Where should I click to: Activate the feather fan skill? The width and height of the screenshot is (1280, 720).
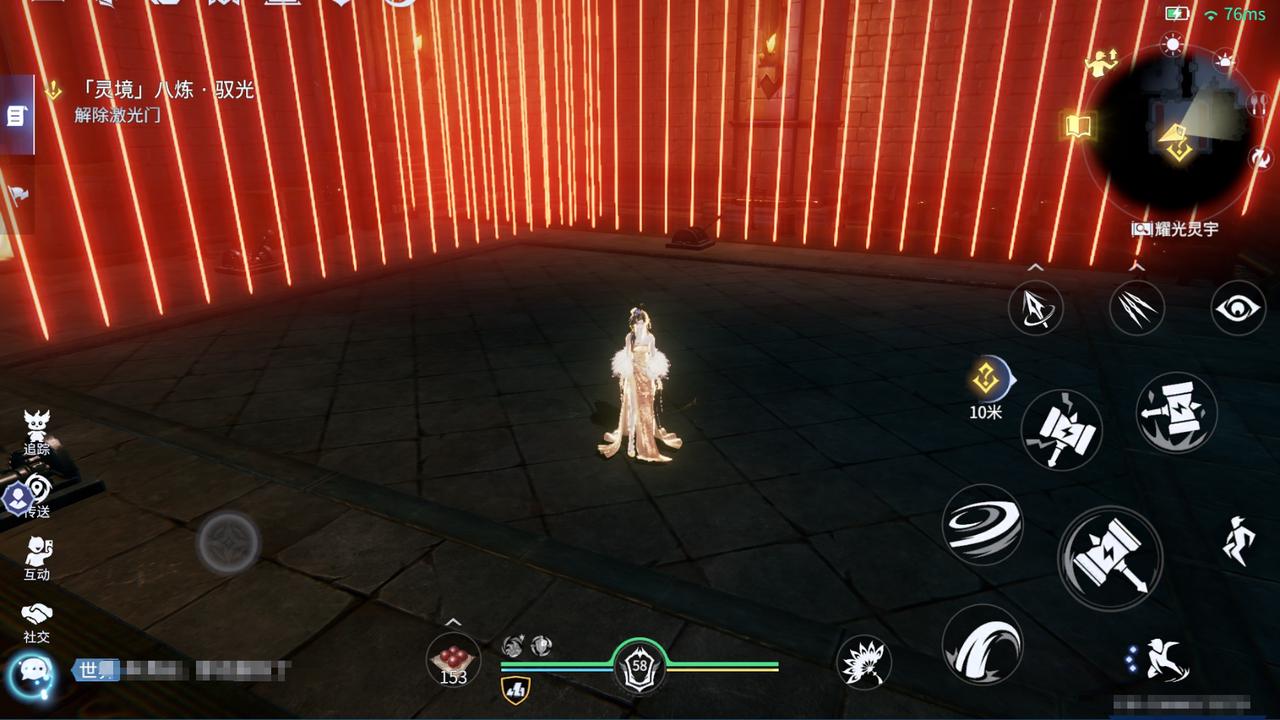[x=864, y=662]
